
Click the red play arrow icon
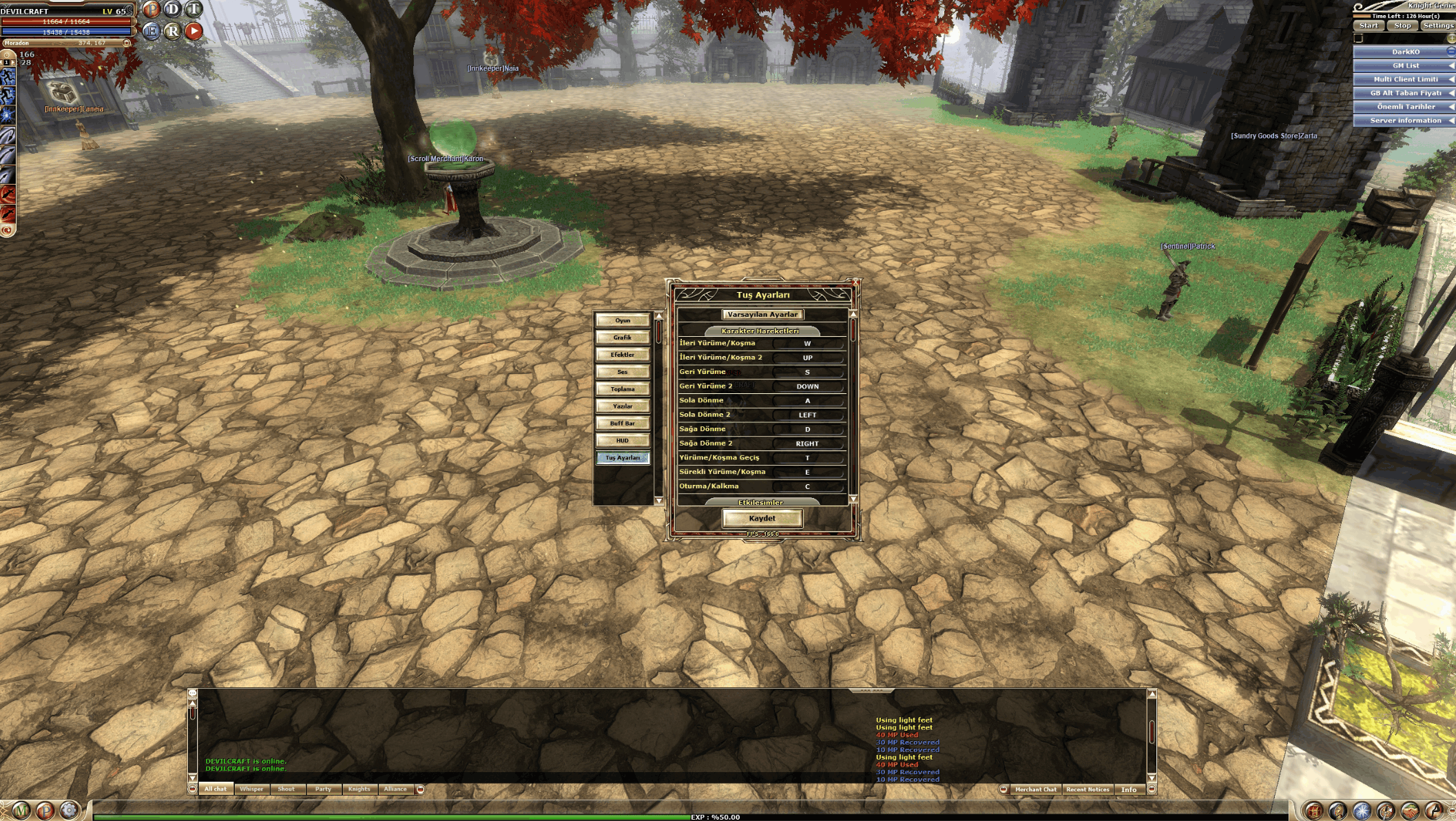coord(194,31)
